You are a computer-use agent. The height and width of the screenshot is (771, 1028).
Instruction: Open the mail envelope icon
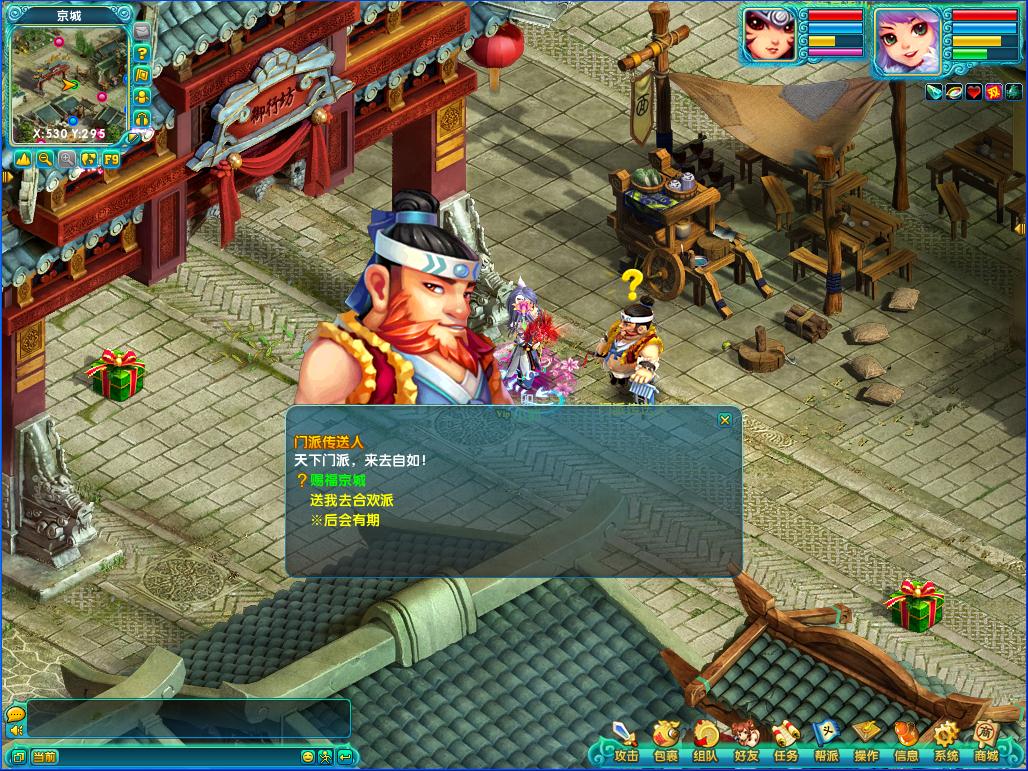142,32
